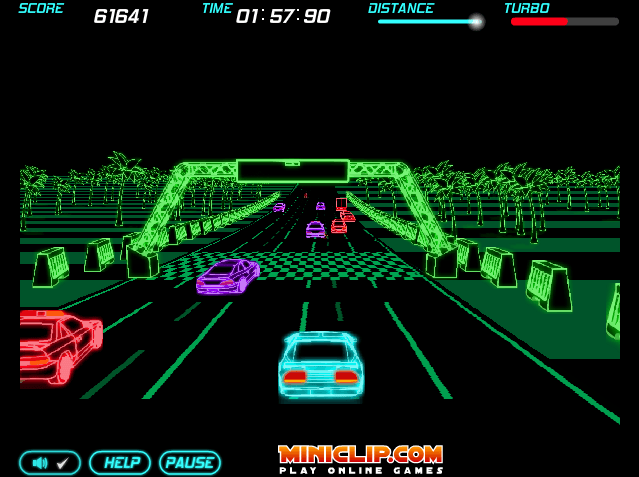This screenshot has height=477, width=639.
Task: Pause the race
Action: click(x=189, y=463)
